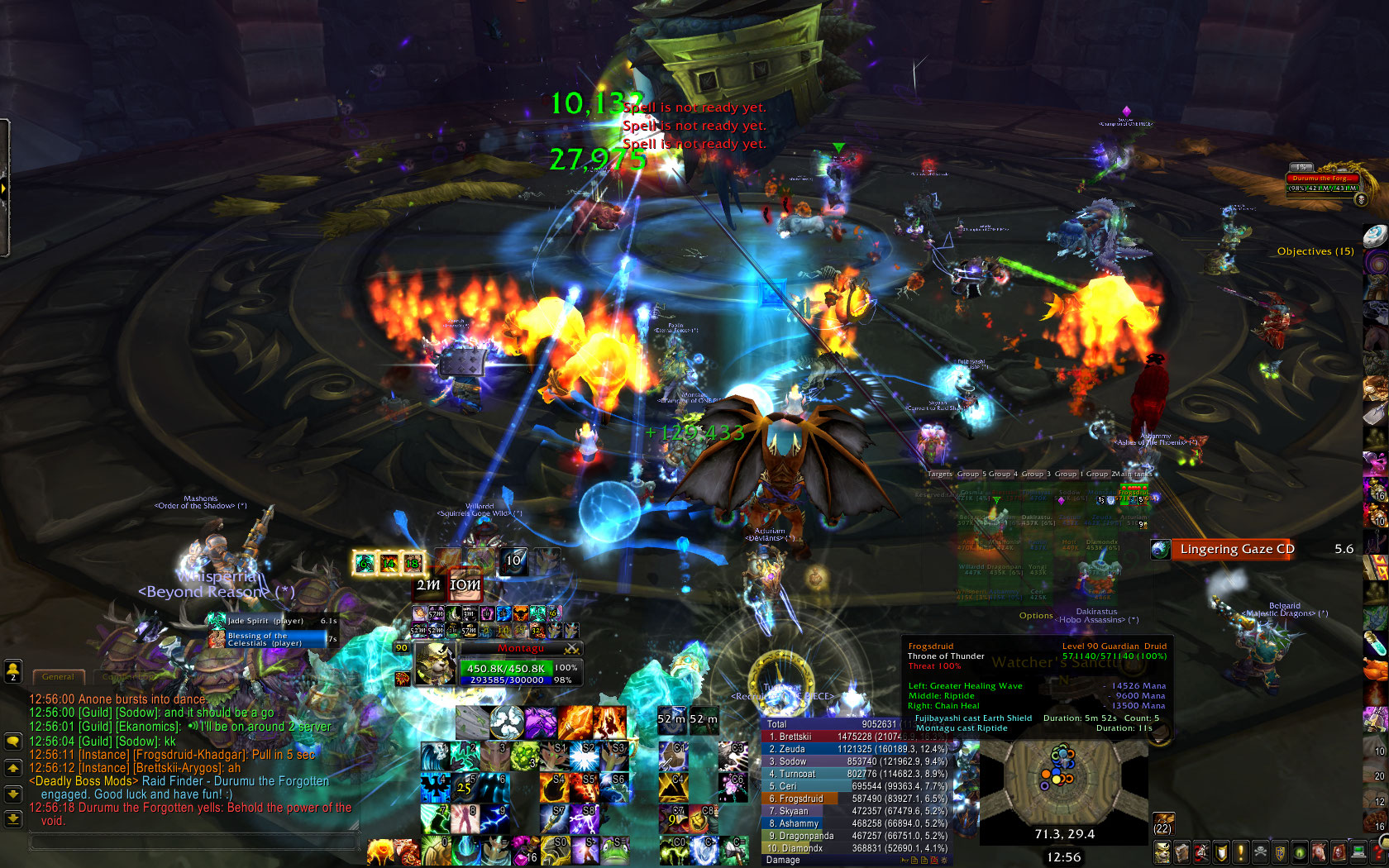The width and height of the screenshot is (1389, 868).
Task: Switch to the General chat tab
Action: (x=58, y=677)
